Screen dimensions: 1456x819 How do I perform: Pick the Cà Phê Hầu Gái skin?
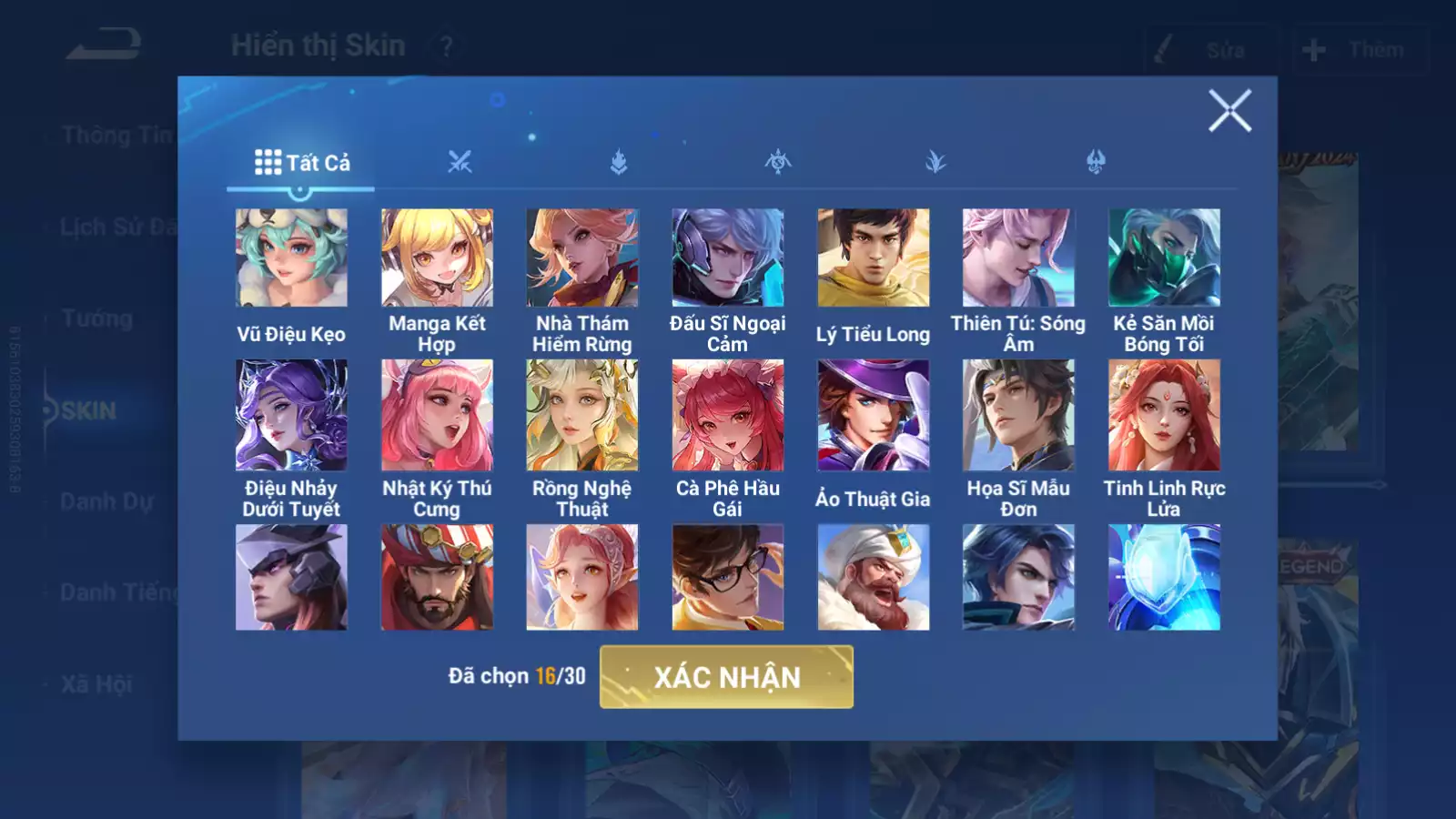728,415
